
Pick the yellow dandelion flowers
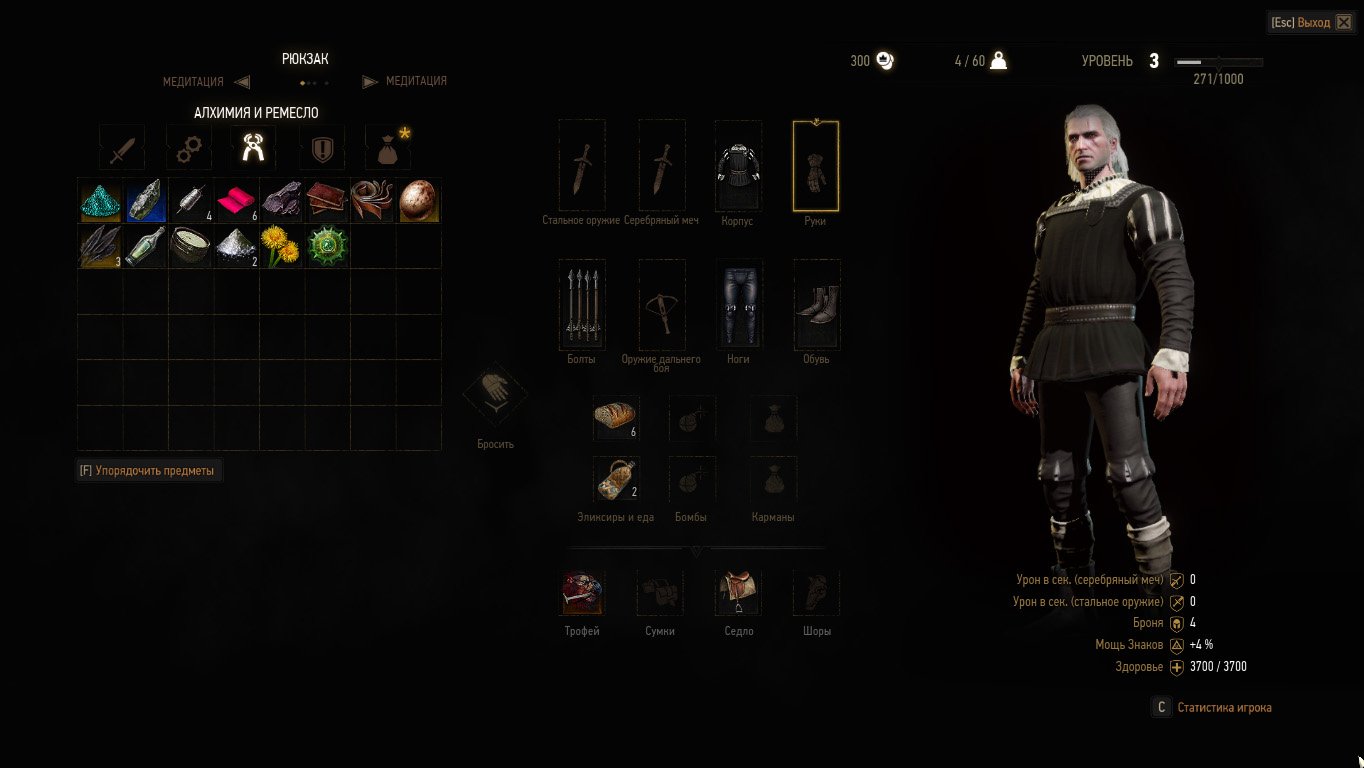tap(281, 246)
